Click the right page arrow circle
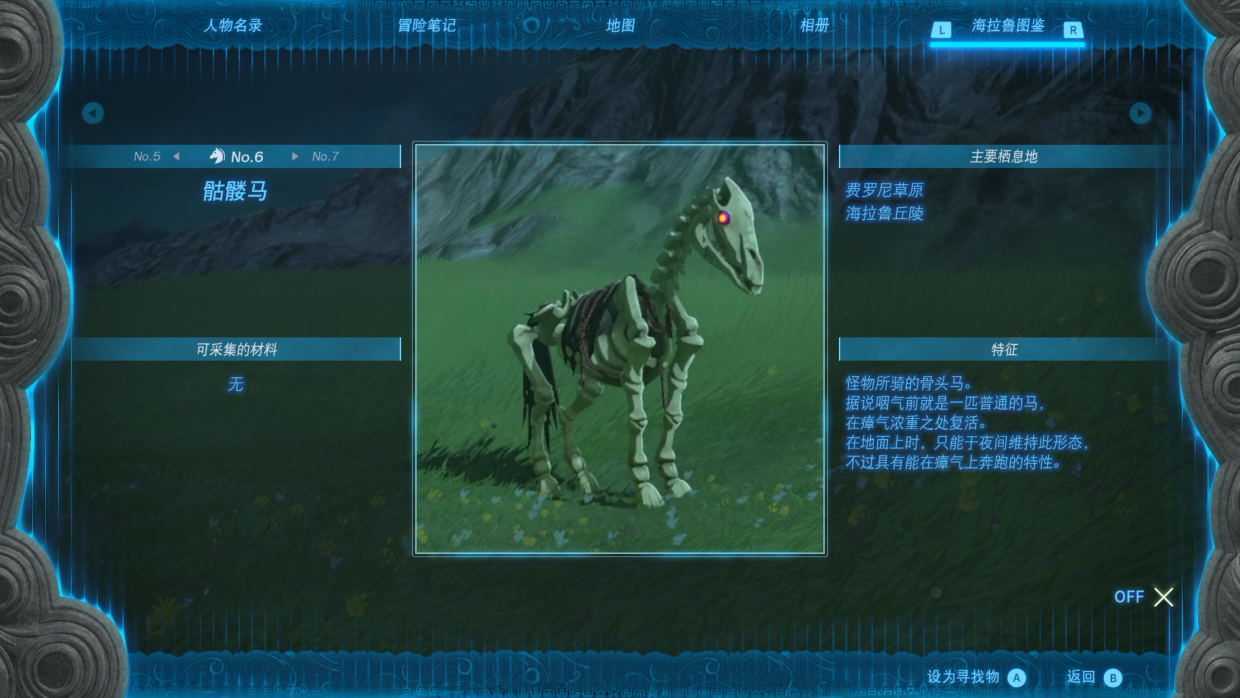 [1140, 113]
